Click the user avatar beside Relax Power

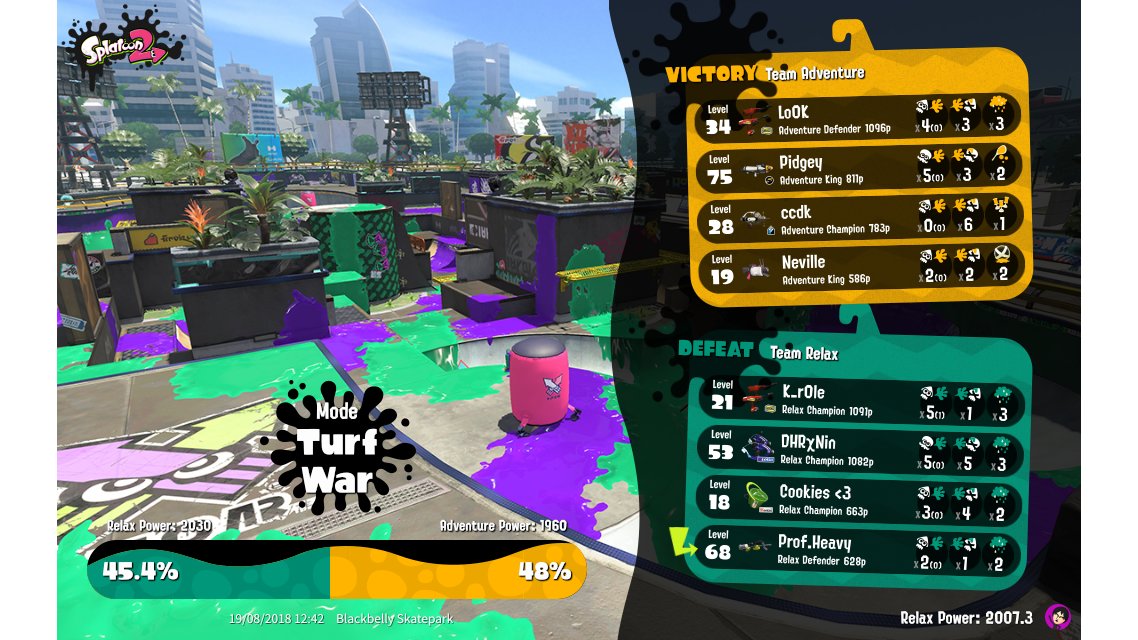(1058, 617)
